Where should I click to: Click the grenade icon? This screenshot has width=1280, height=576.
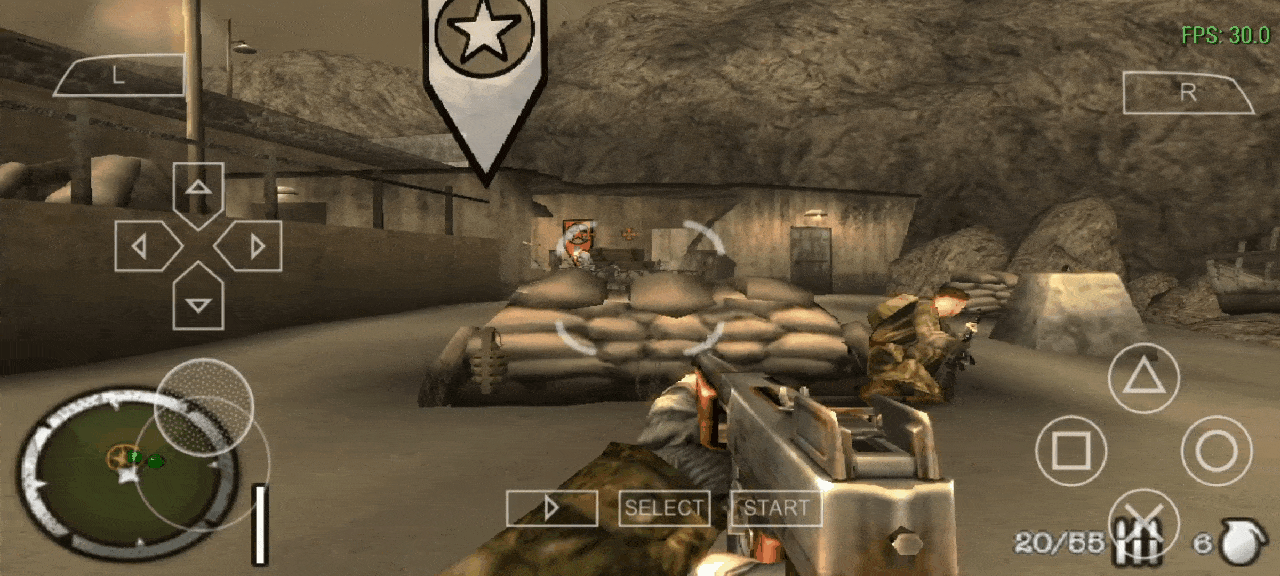pyautogui.click(x=1244, y=543)
